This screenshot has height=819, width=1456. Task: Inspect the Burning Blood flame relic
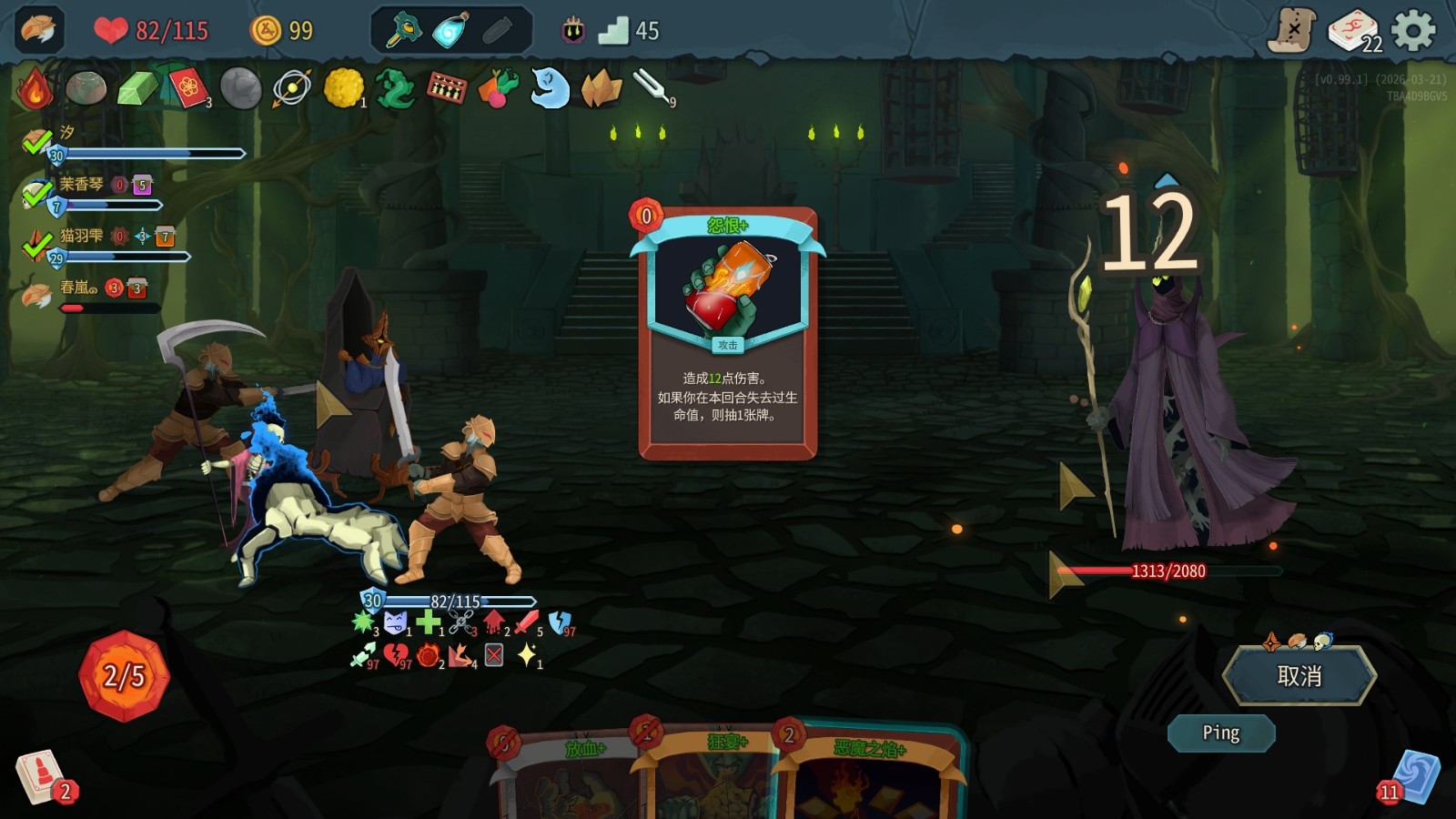(x=35, y=88)
